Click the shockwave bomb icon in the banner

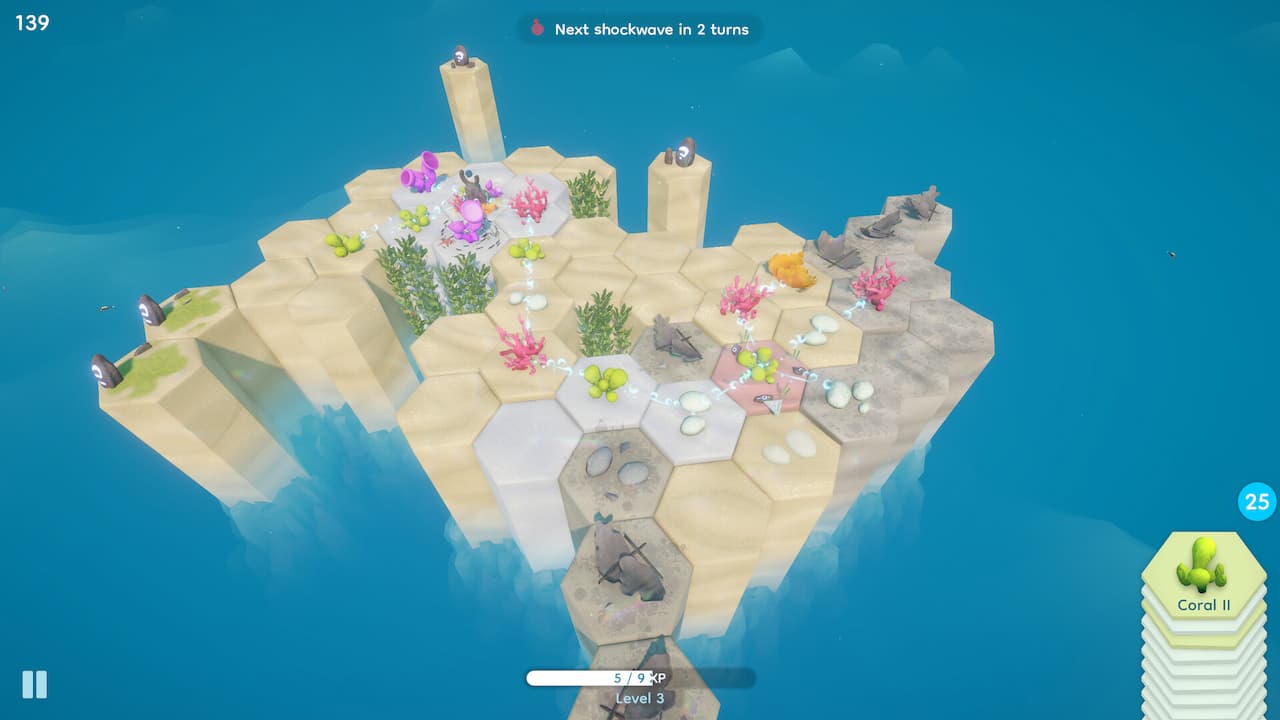pyautogui.click(x=538, y=29)
